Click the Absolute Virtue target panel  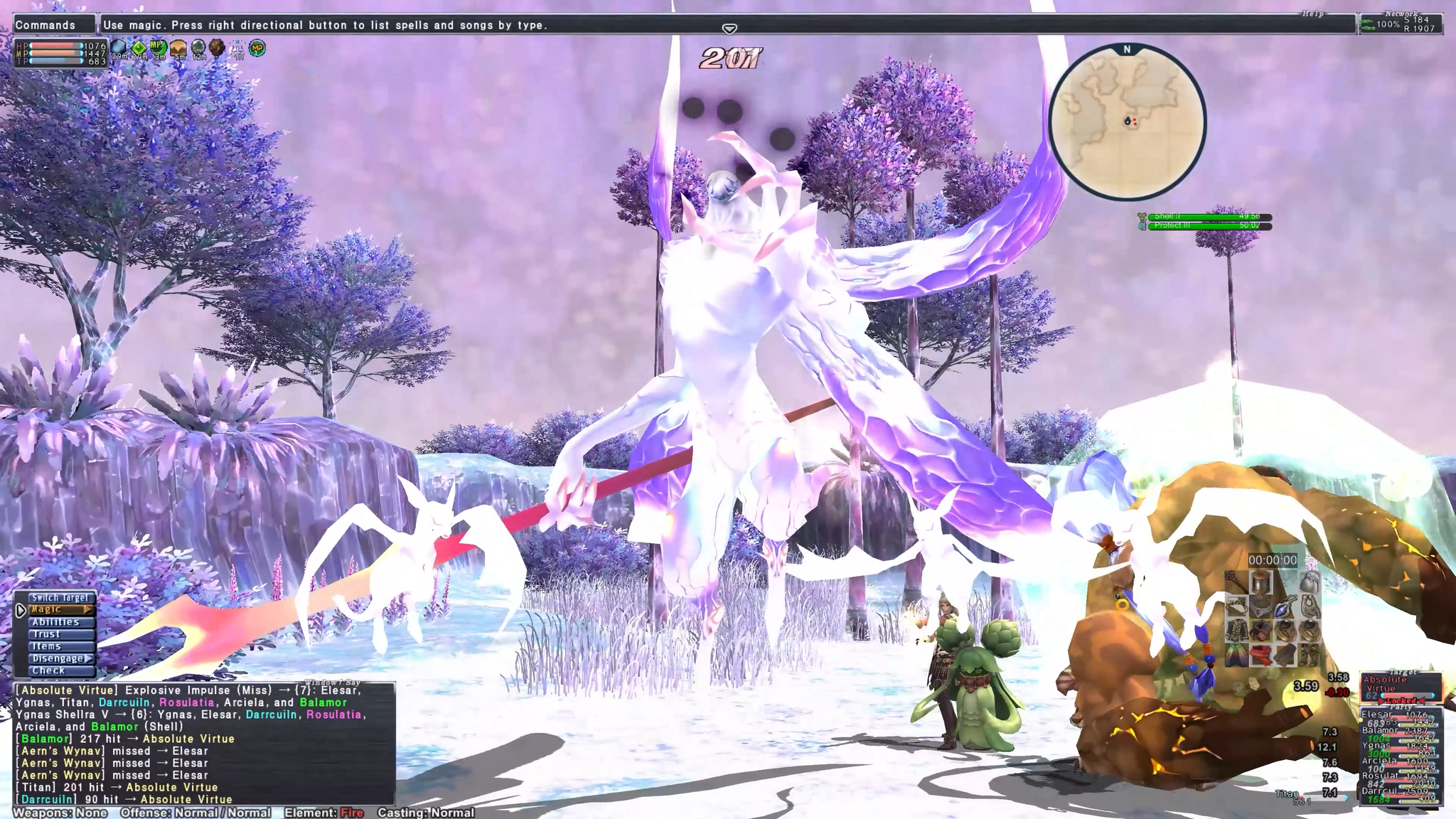(x=1399, y=687)
